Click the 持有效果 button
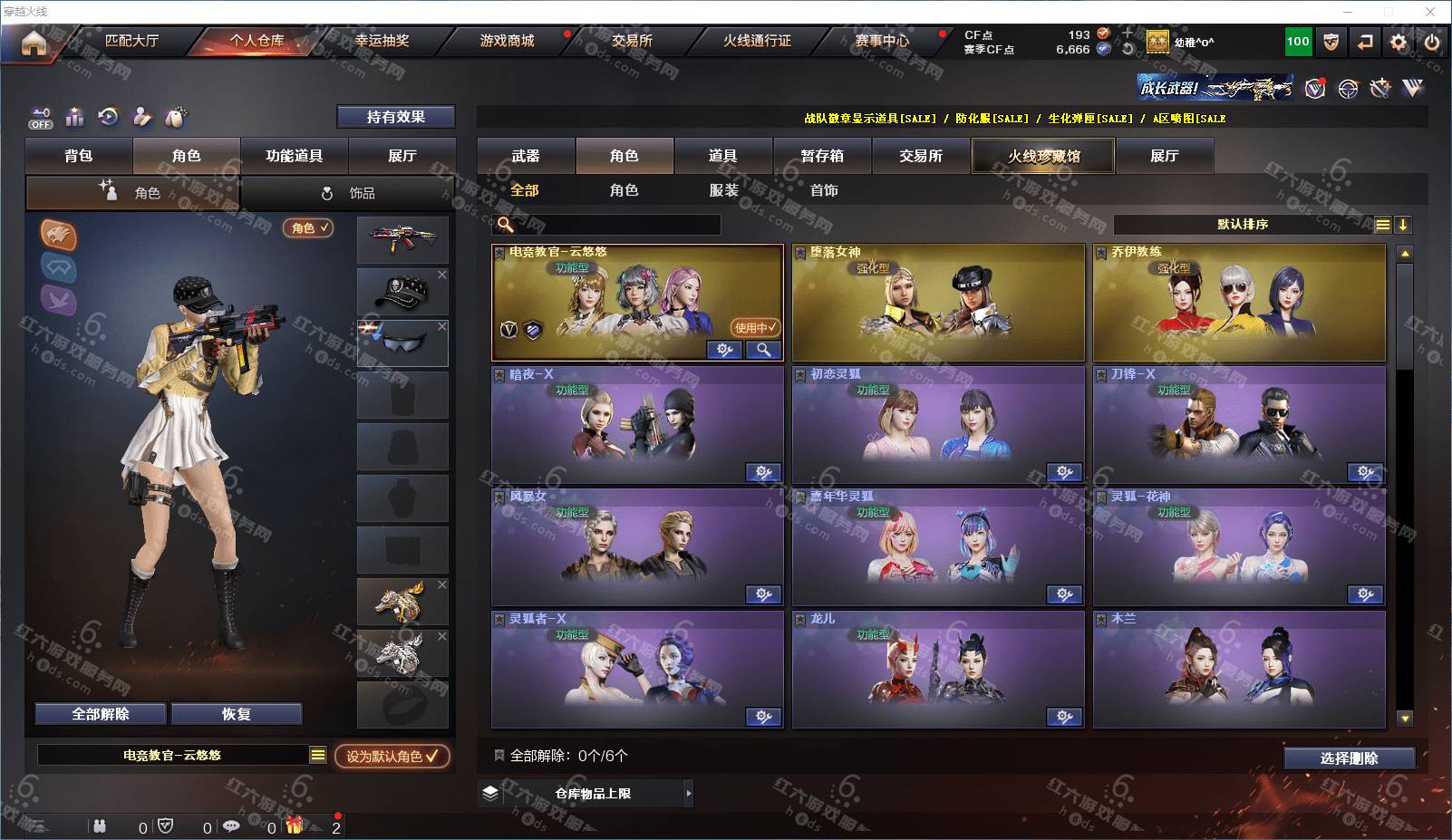 (x=395, y=117)
